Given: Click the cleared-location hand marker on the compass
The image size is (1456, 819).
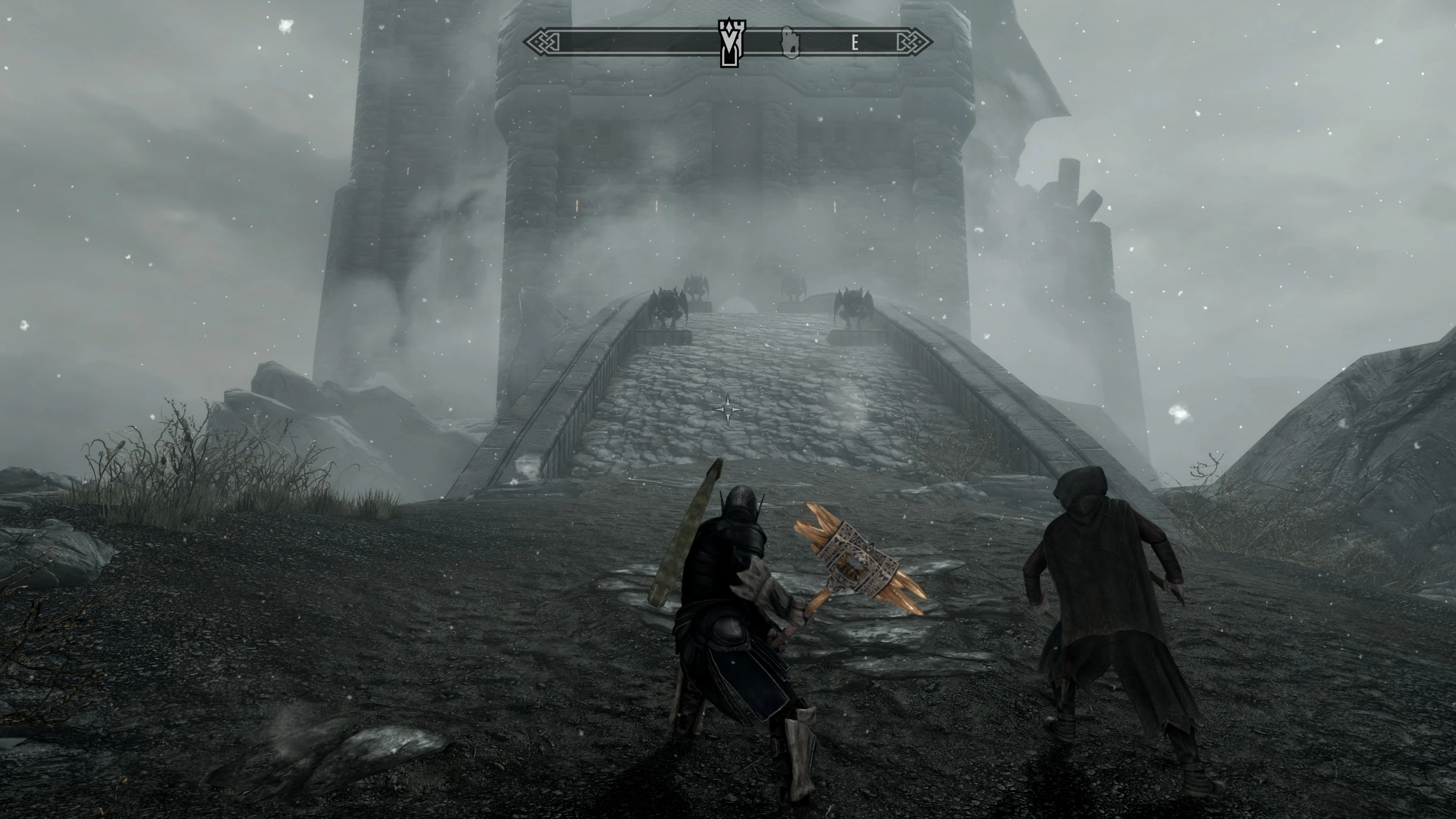Looking at the screenshot, I should [x=790, y=42].
